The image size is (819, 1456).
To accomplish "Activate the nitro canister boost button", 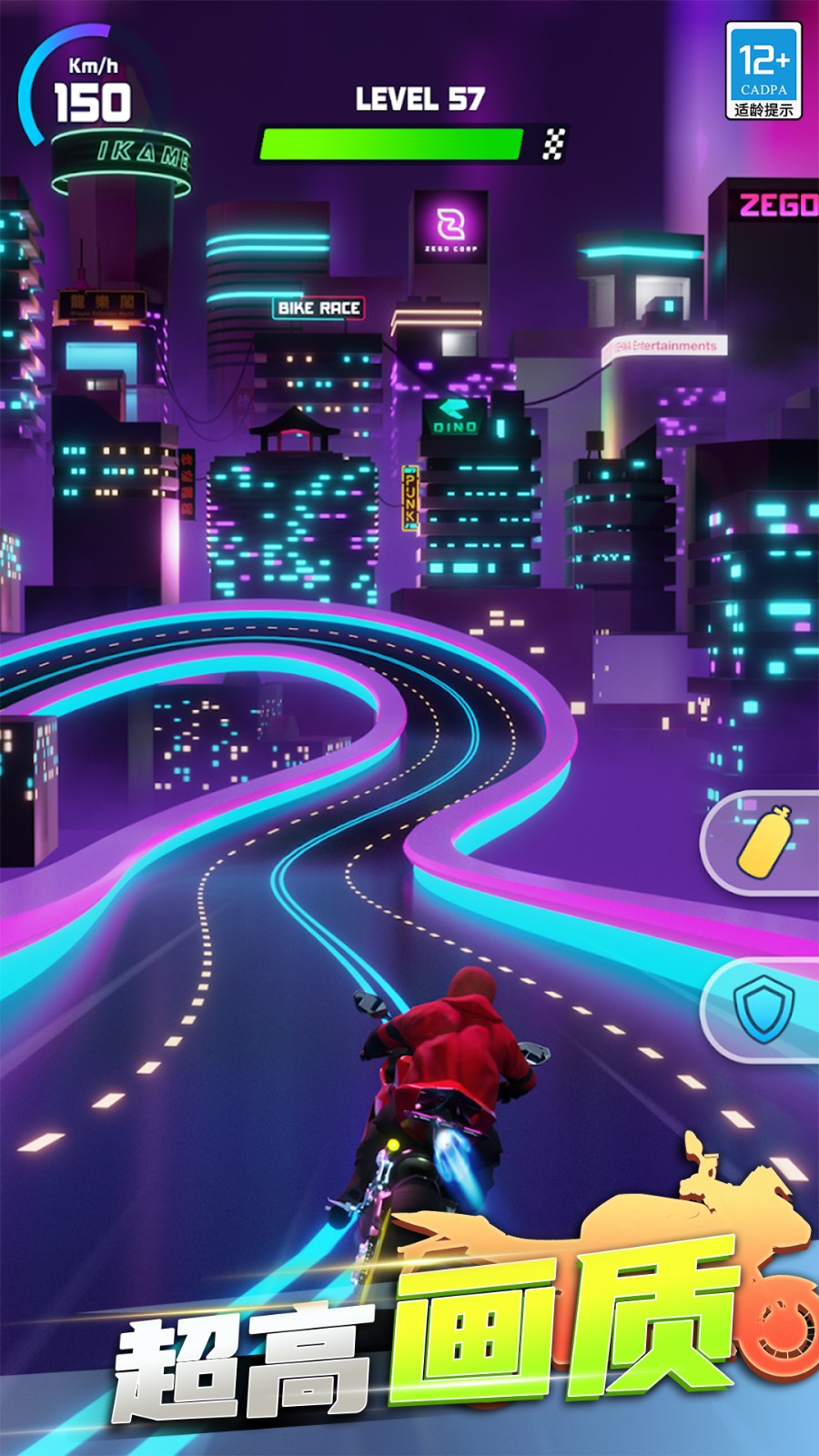I will 764,843.
